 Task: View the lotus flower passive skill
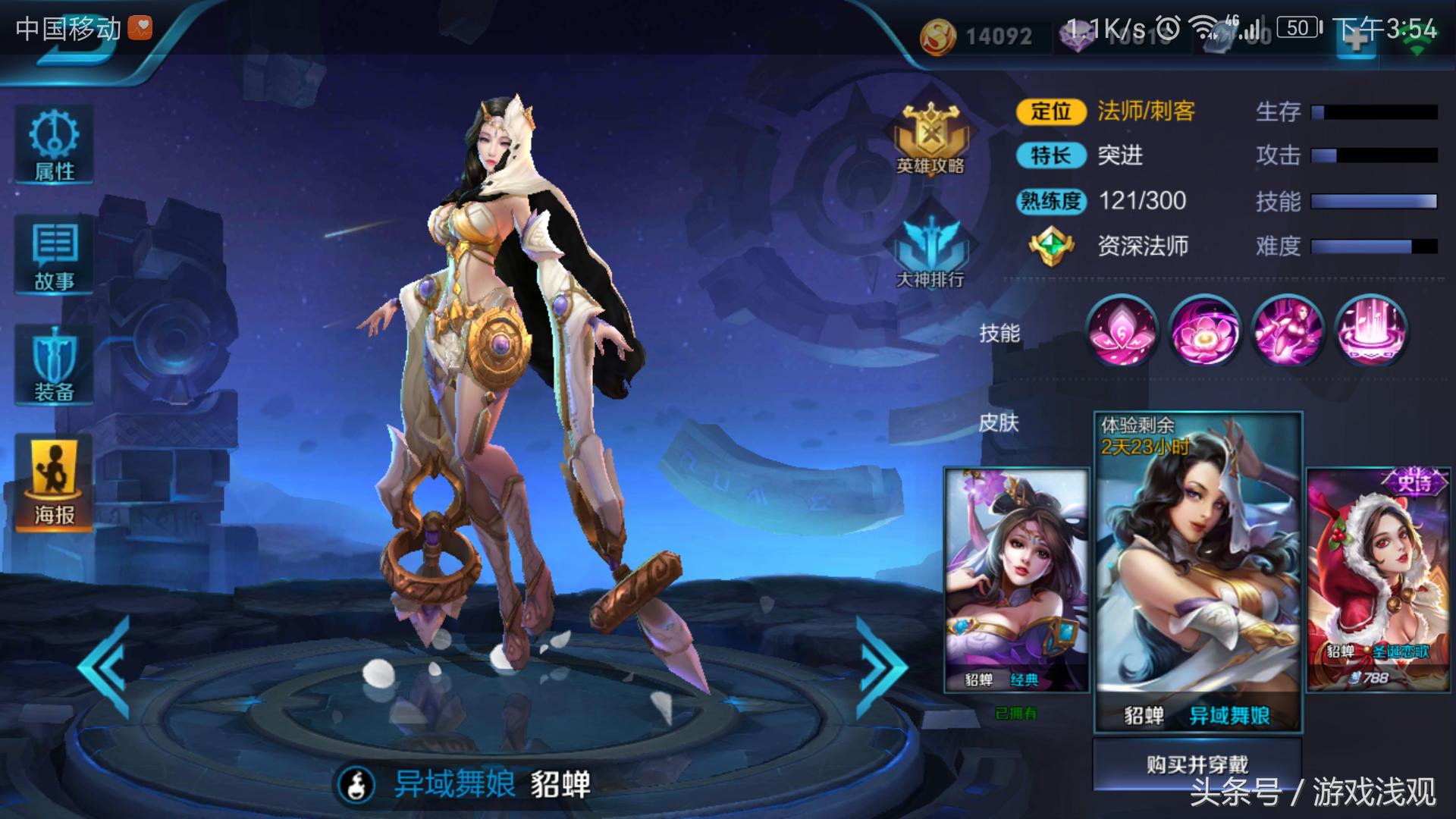click(x=1122, y=331)
